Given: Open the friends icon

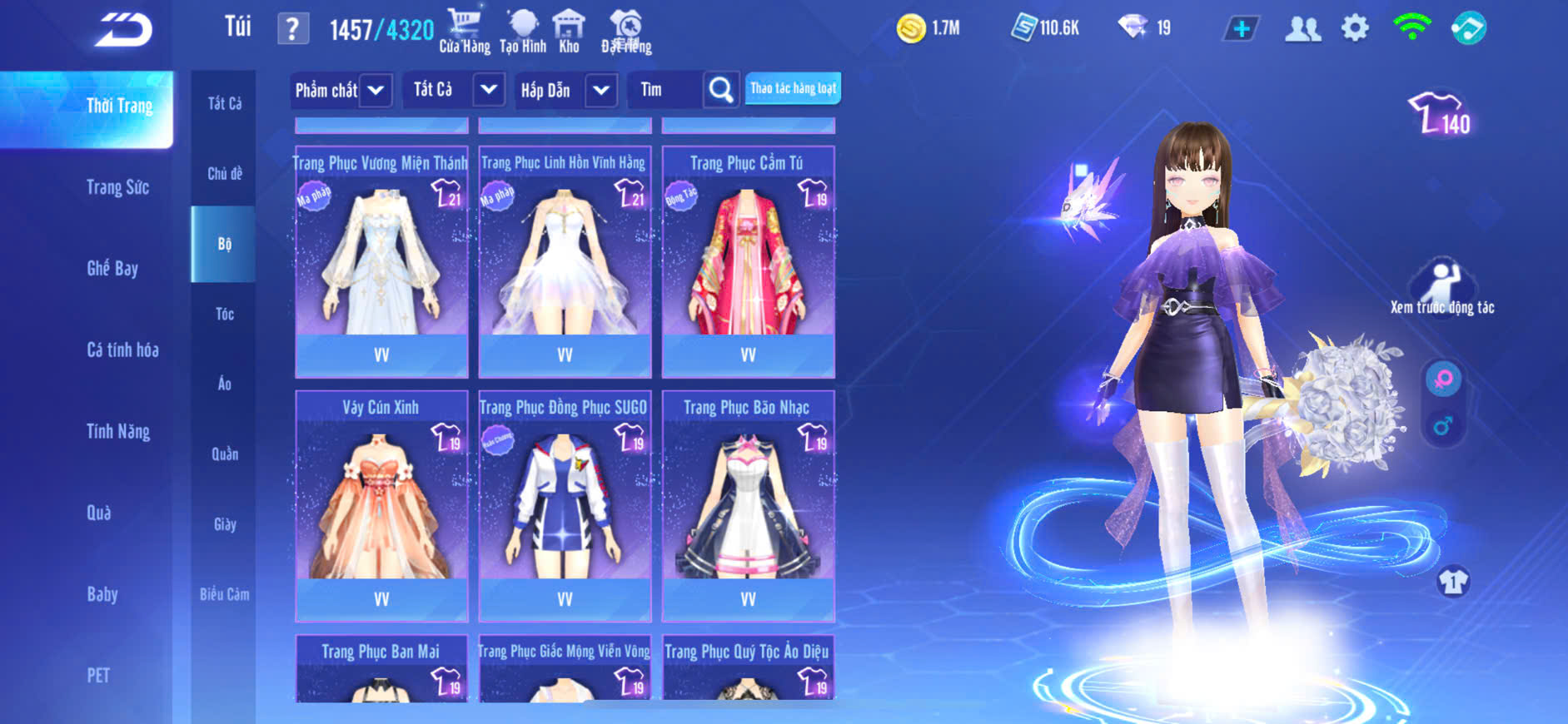Looking at the screenshot, I should (x=1302, y=29).
